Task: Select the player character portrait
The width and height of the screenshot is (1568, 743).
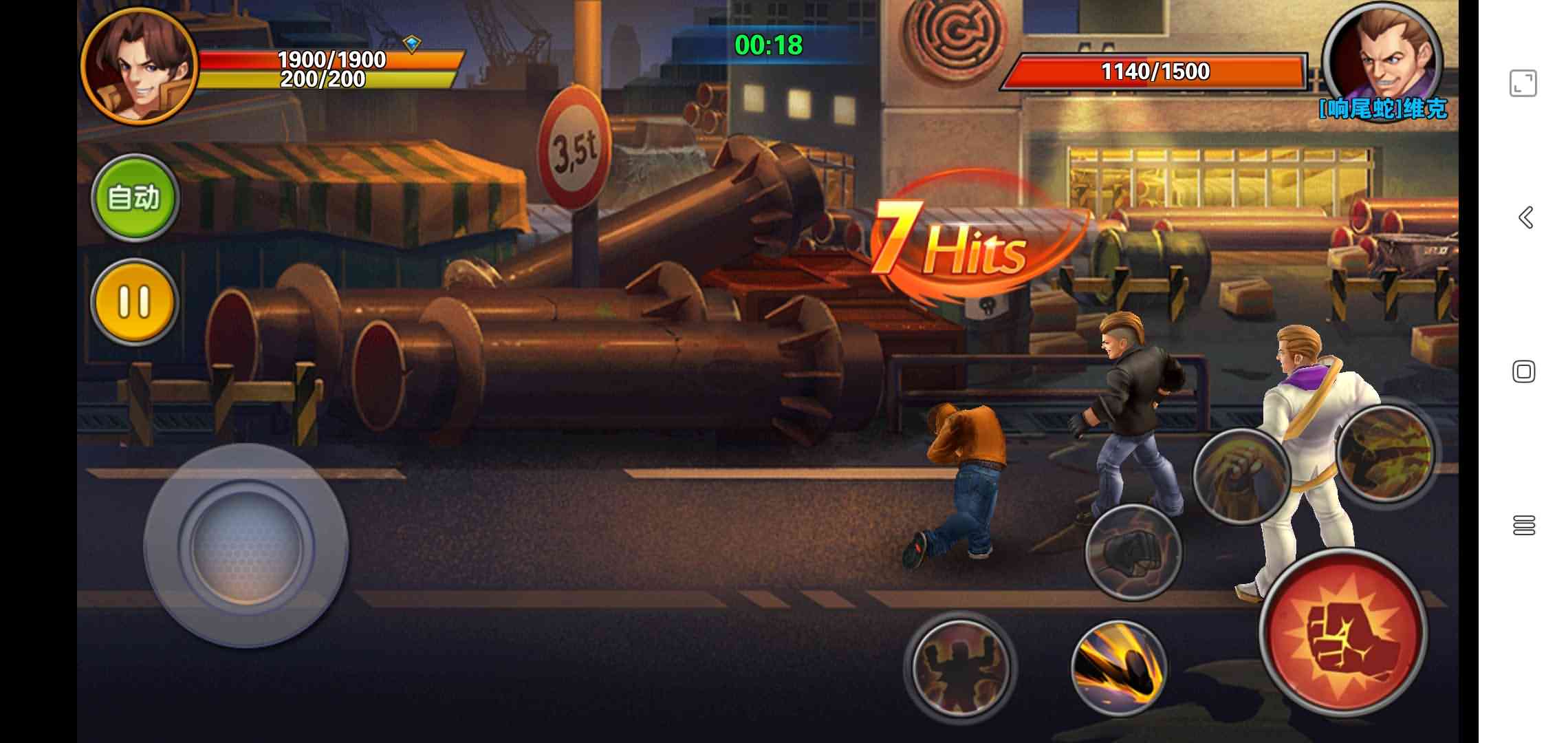Action: click(x=140, y=65)
